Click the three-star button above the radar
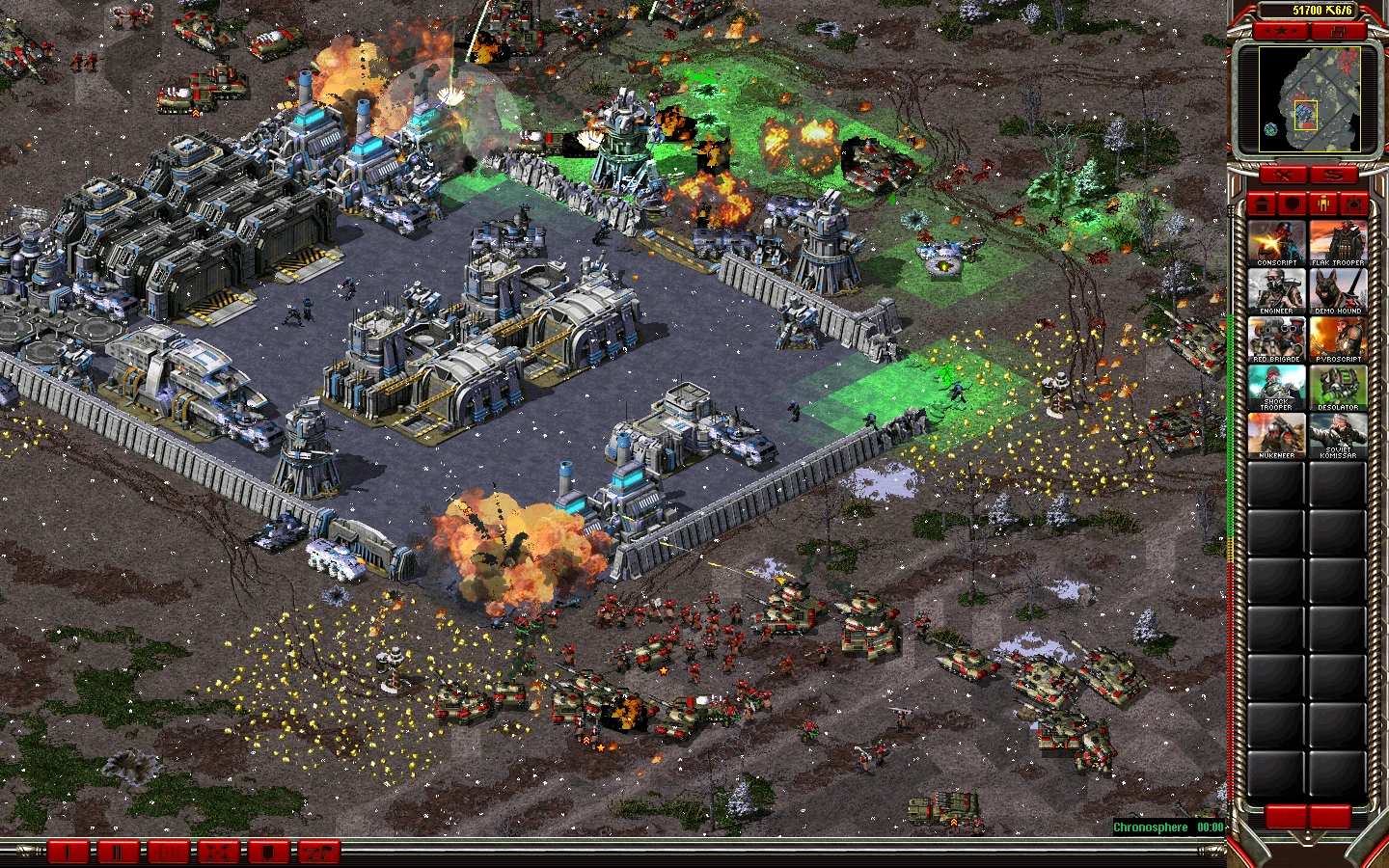1389x868 pixels. pos(1282,31)
